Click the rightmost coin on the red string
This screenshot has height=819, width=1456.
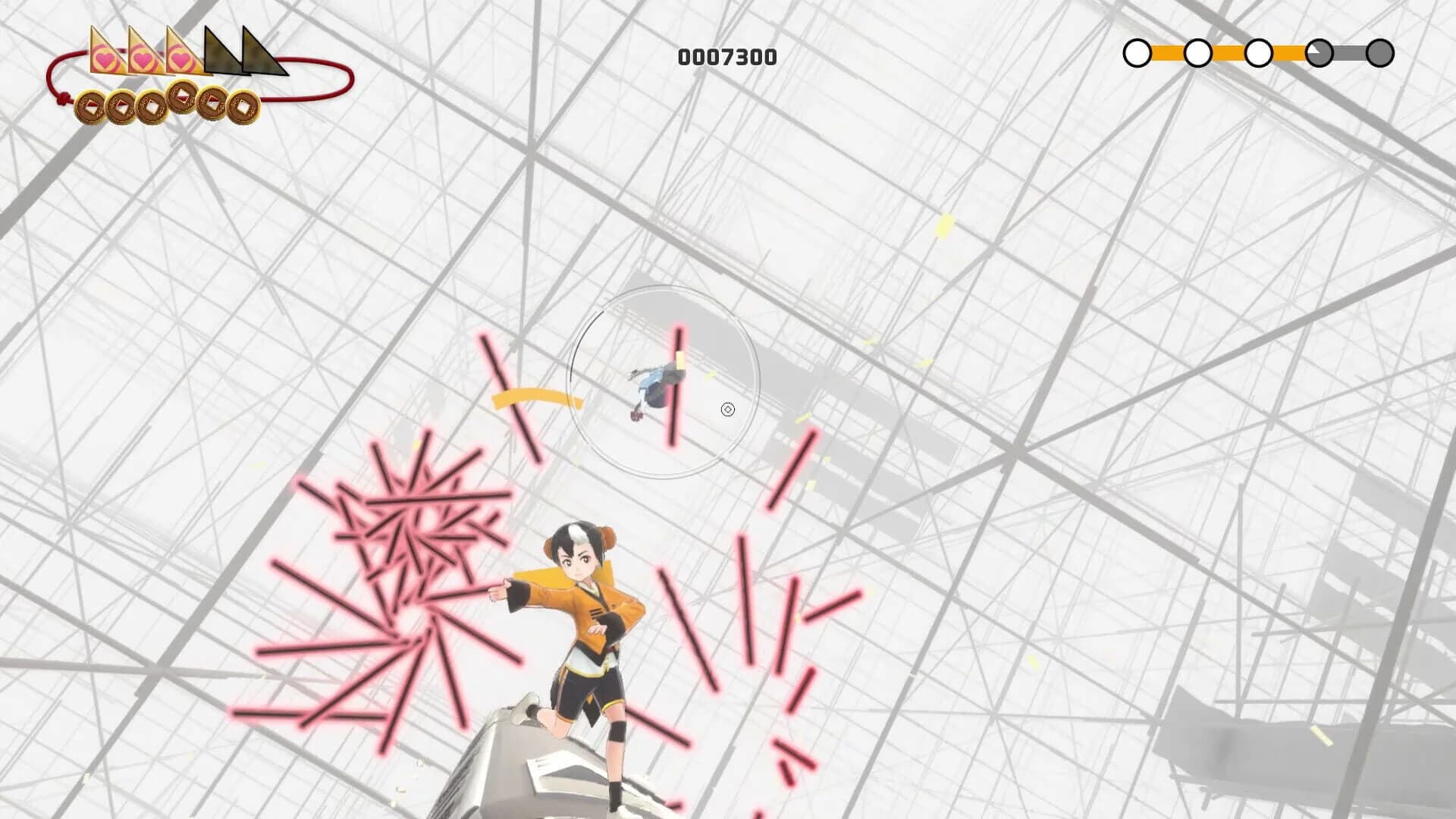click(243, 105)
